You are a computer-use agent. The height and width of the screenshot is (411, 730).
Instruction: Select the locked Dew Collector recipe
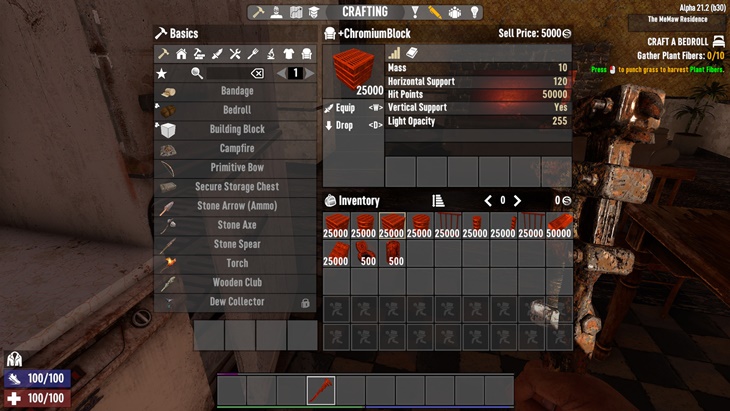click(236, 302)
